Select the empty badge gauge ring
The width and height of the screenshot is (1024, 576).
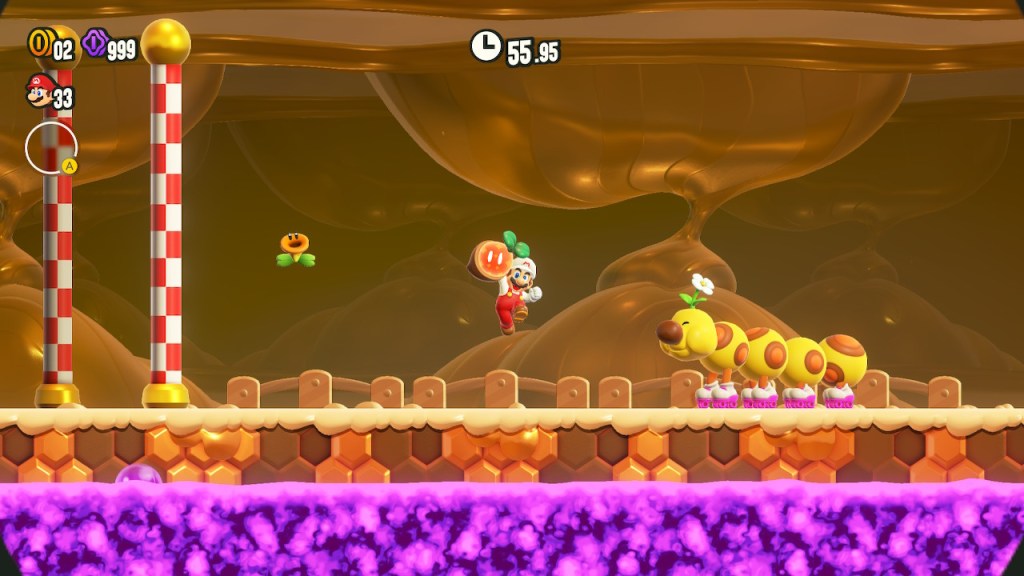(x=50, y=148)
